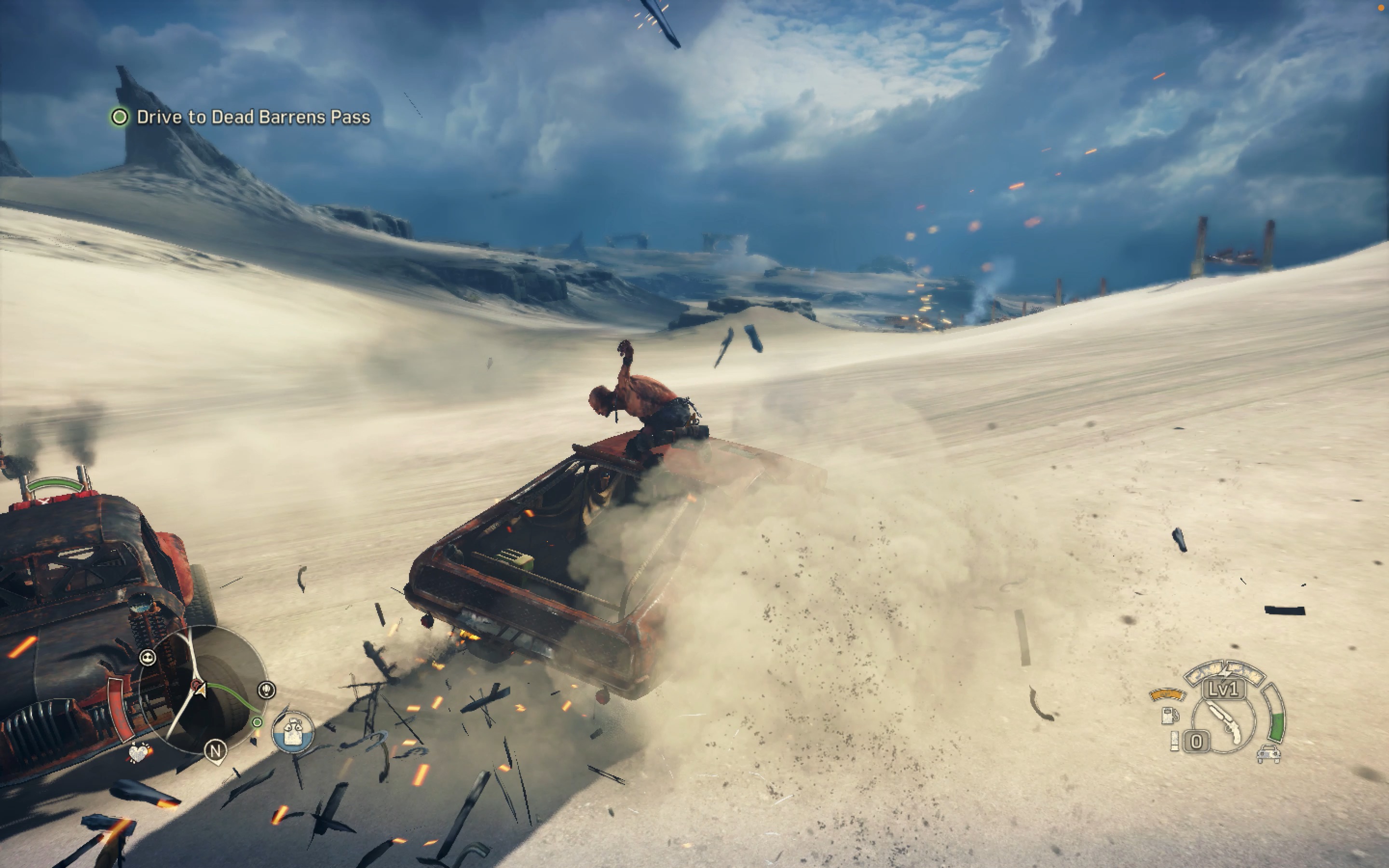Click the heart icon beside the minimap
Viewport: 1389px width, 868px height.
point(140,754)
